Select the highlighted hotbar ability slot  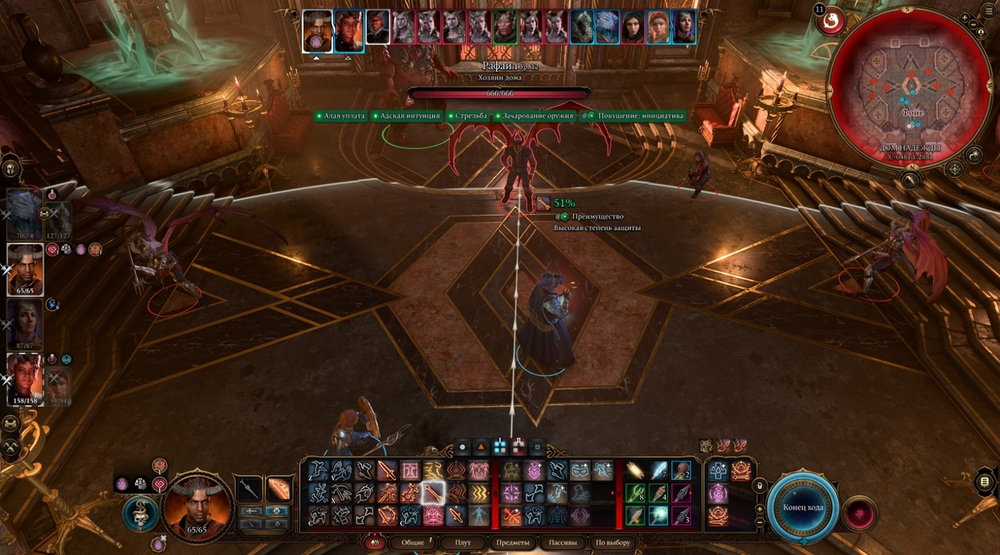coord(433,492)
